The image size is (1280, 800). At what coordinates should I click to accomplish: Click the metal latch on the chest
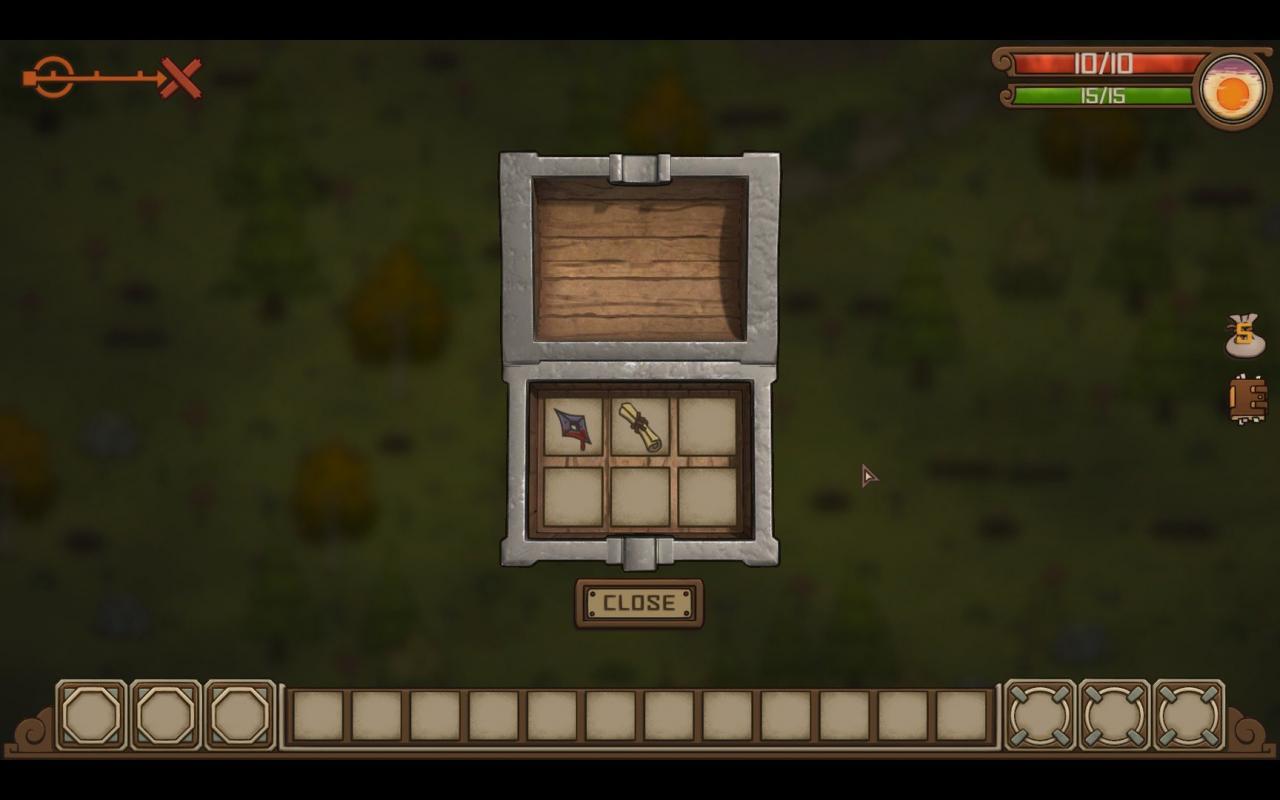[x=639, y=554]
